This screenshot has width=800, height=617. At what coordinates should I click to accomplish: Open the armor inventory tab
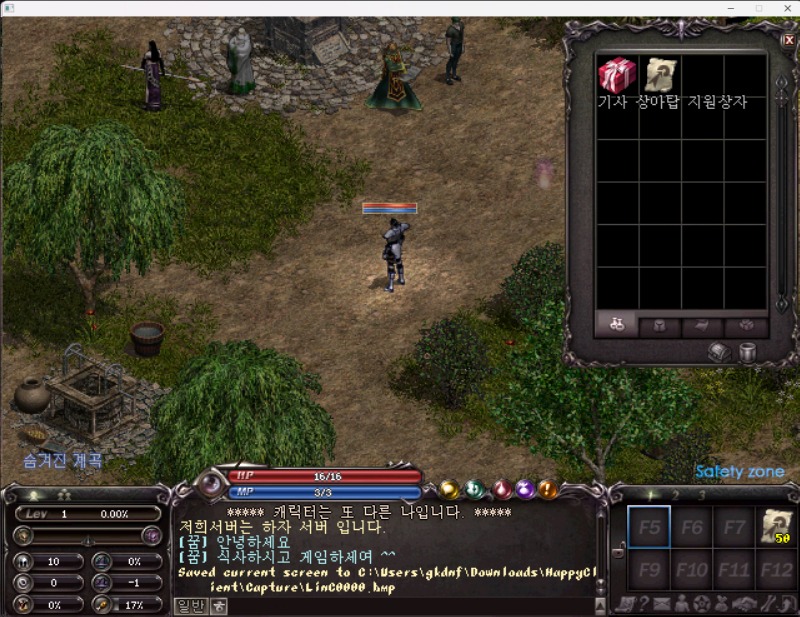click(x=660, y=325)
